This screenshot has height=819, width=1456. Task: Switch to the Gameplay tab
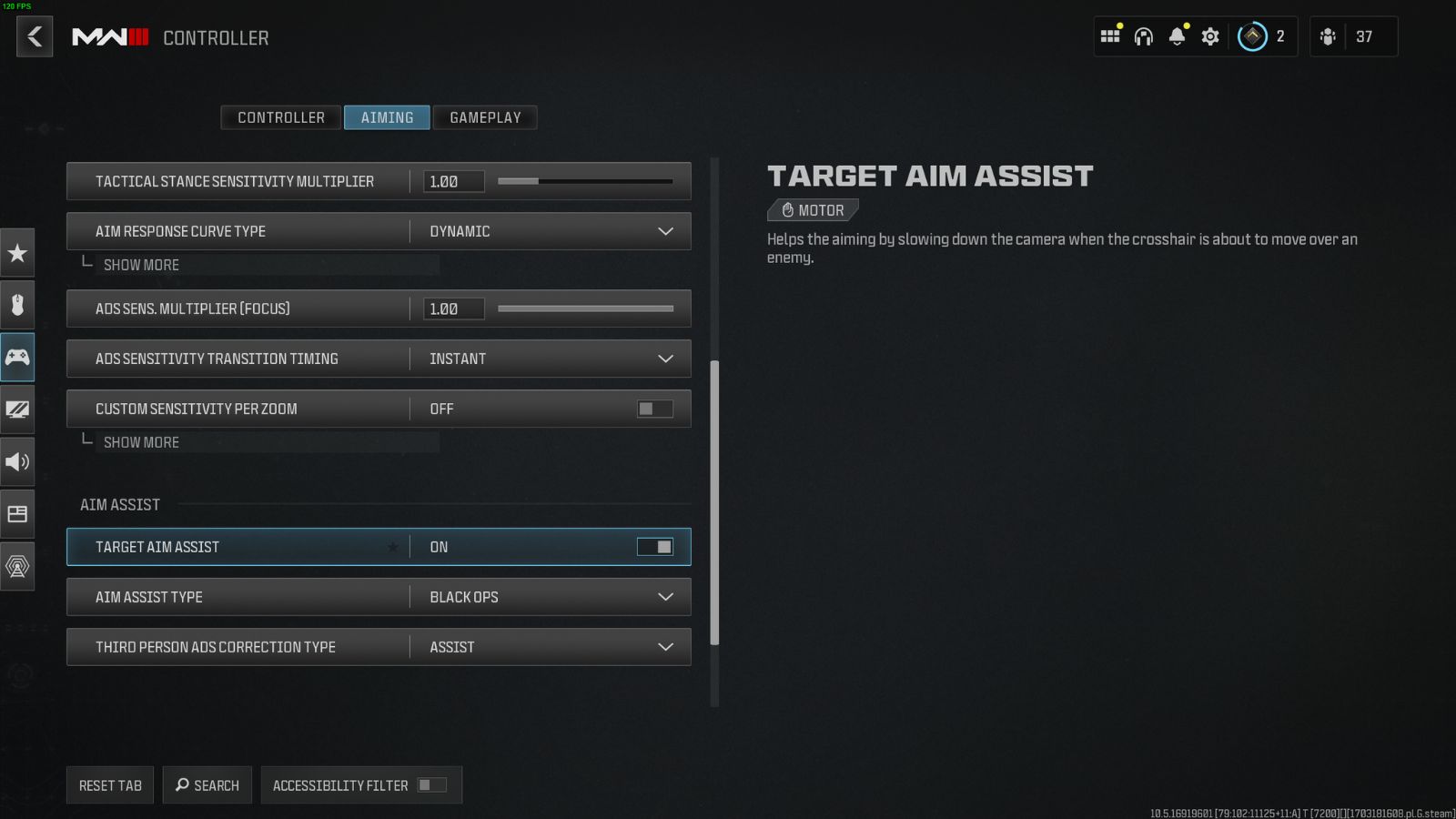485,117
